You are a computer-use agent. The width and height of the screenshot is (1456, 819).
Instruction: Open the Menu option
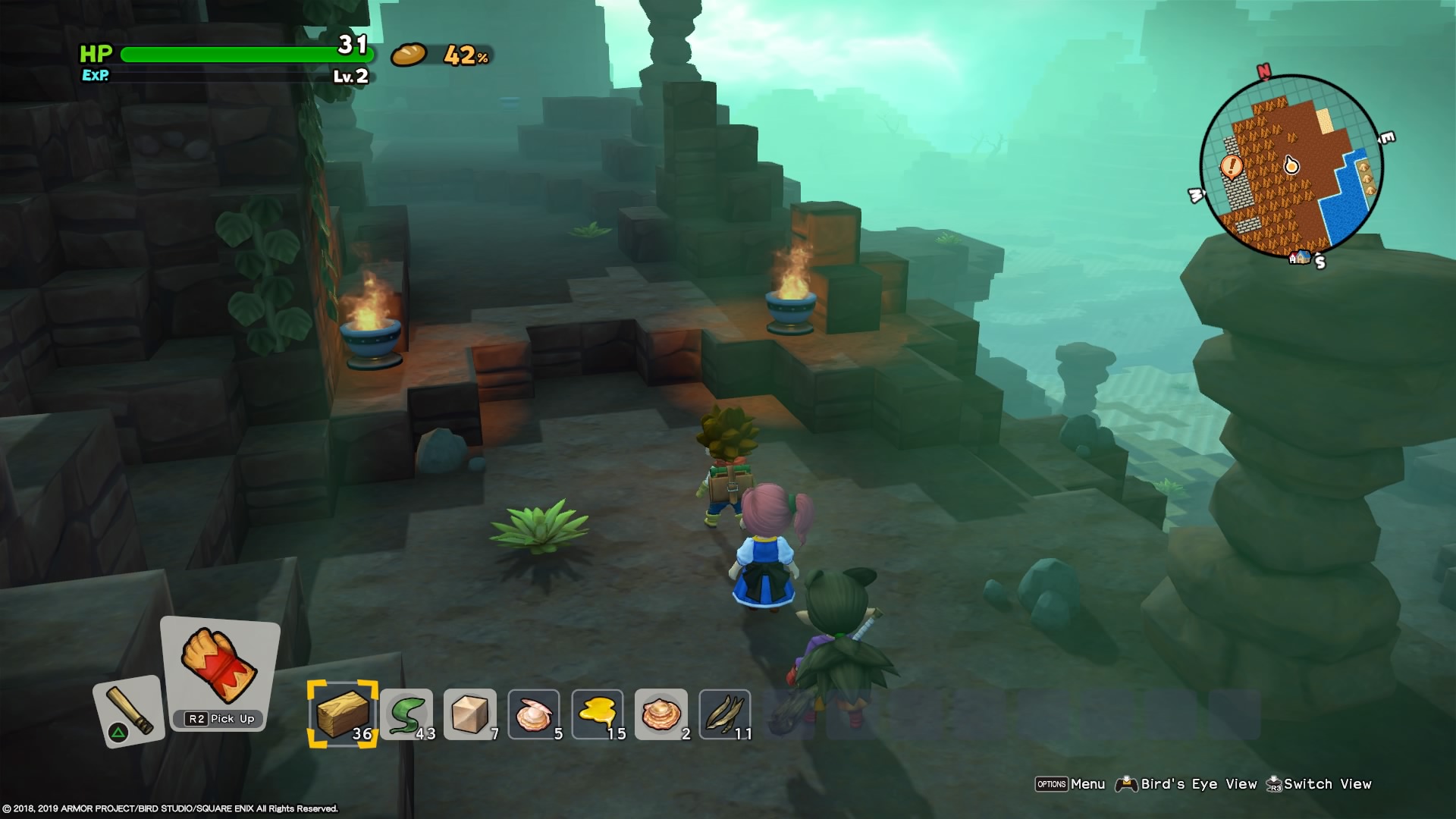pyautogui.click(x=1070, y=784)
